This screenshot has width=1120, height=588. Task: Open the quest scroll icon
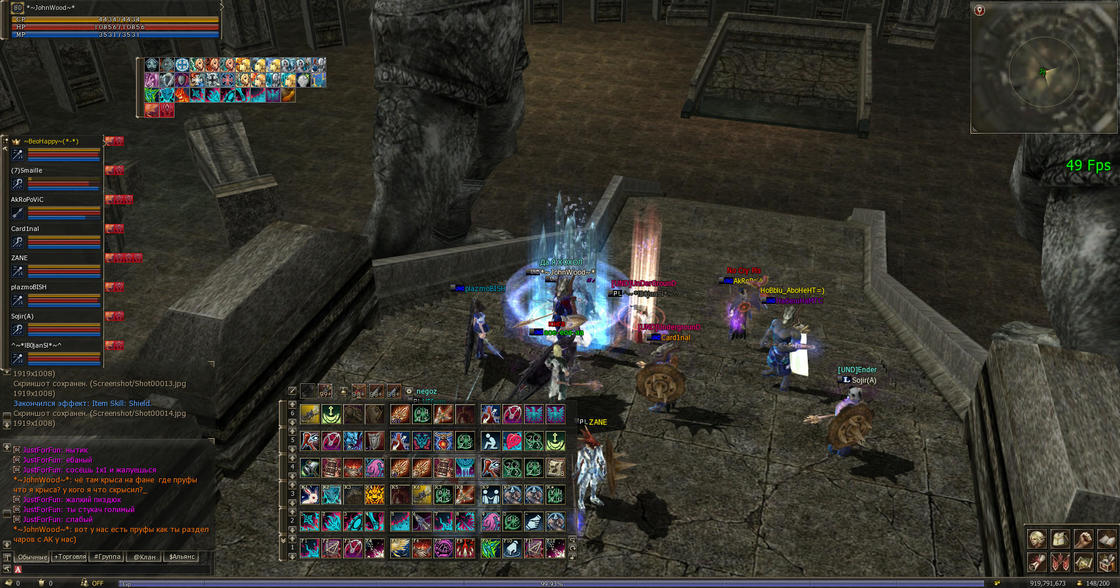[1037, 562]
